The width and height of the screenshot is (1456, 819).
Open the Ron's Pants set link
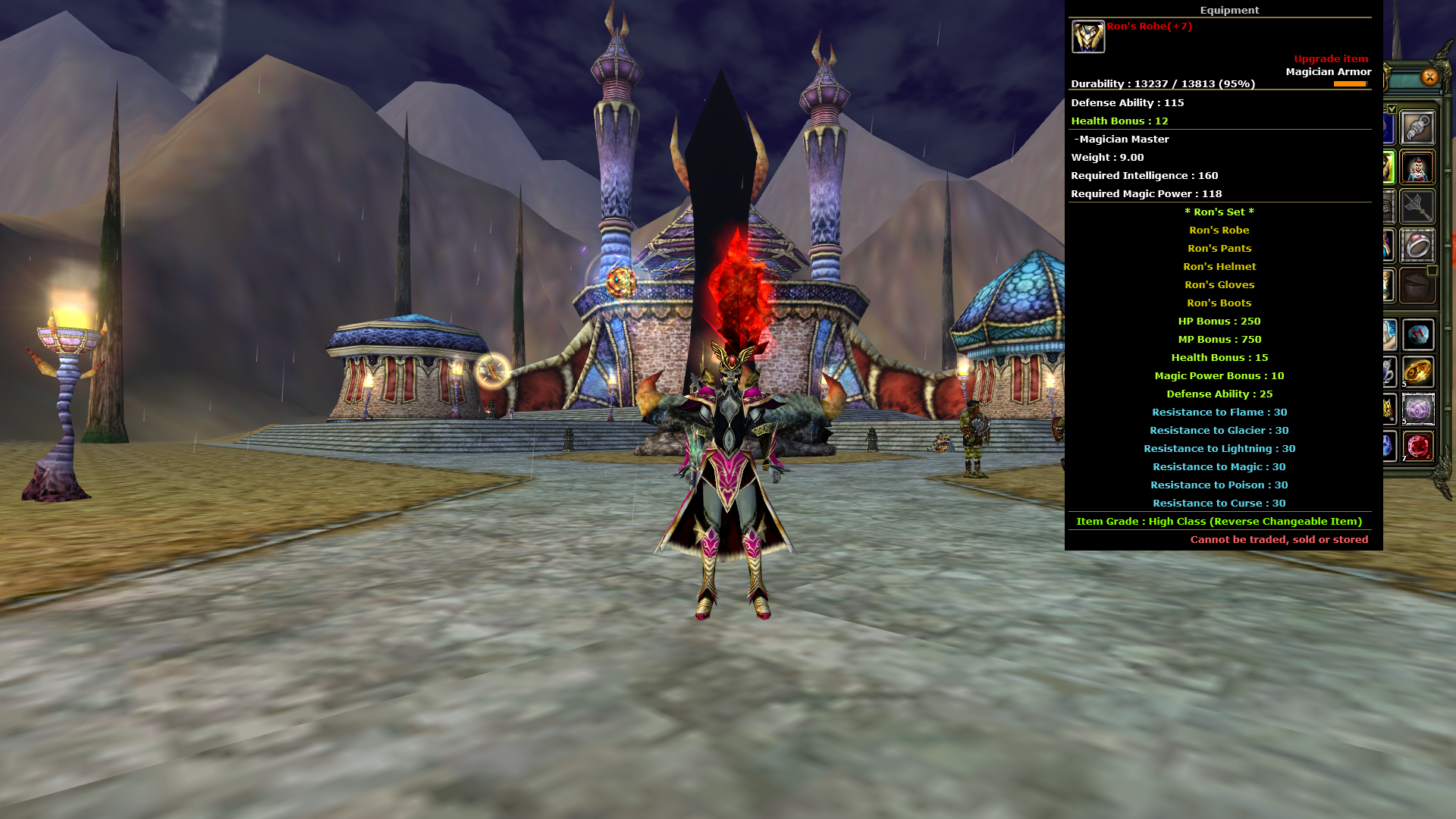pyautogui.click(x=1219, y=248)
